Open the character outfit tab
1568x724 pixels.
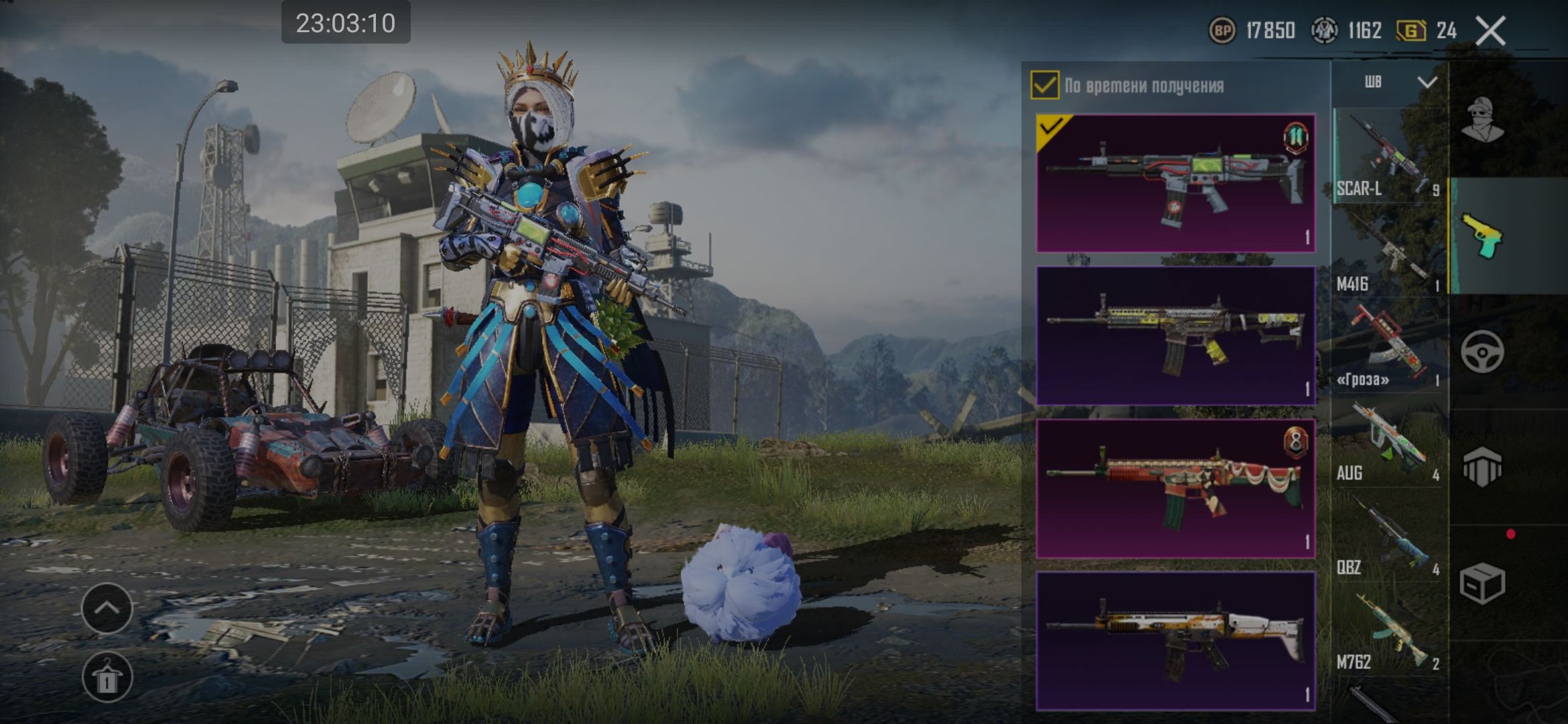[1482, 119]
